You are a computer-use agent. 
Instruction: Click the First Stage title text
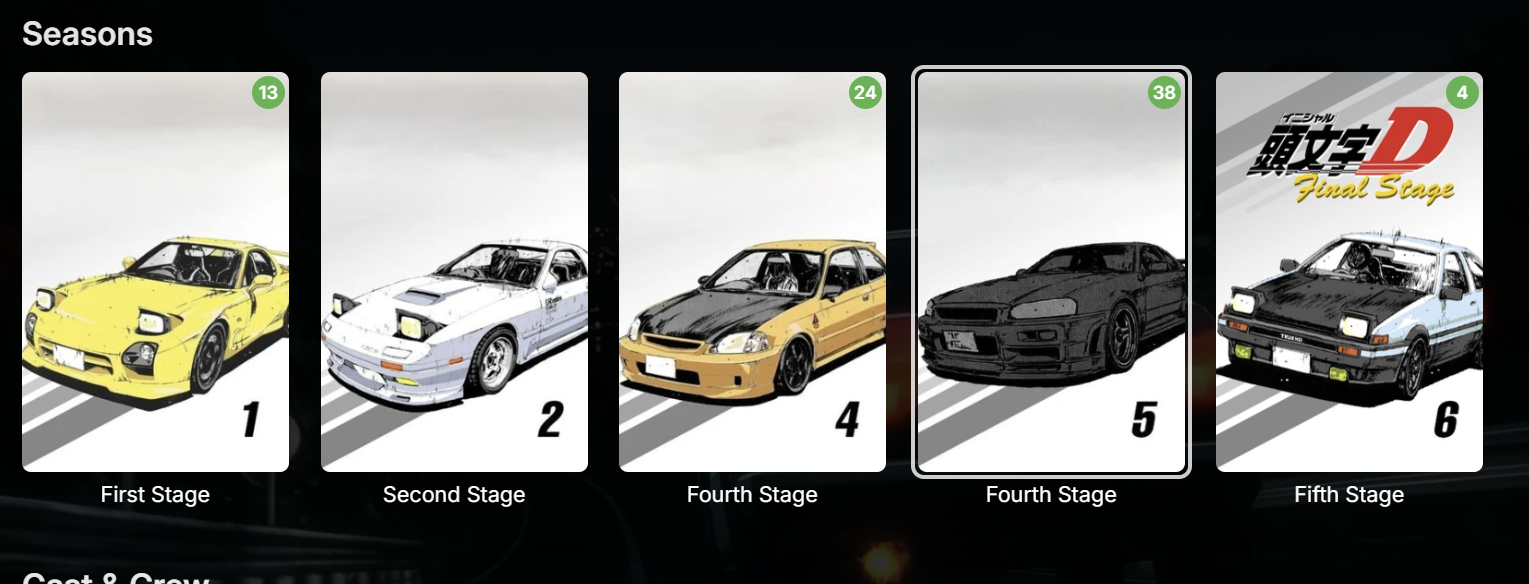point(155,495)
